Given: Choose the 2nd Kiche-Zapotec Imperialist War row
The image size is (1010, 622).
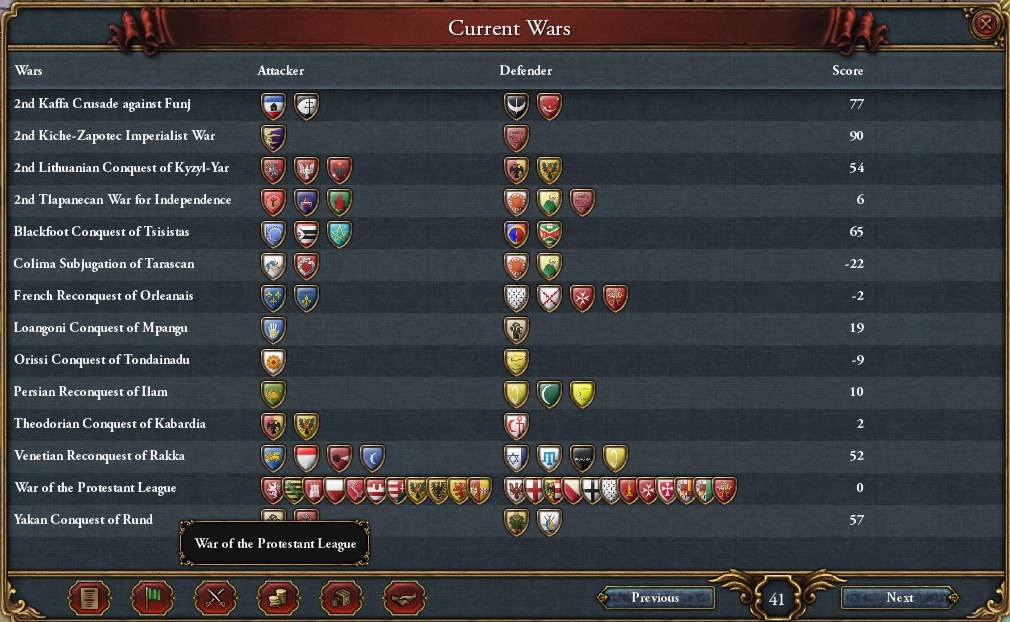Looking at the screenshot, I should pyautogui.click(x=114, y=136).
